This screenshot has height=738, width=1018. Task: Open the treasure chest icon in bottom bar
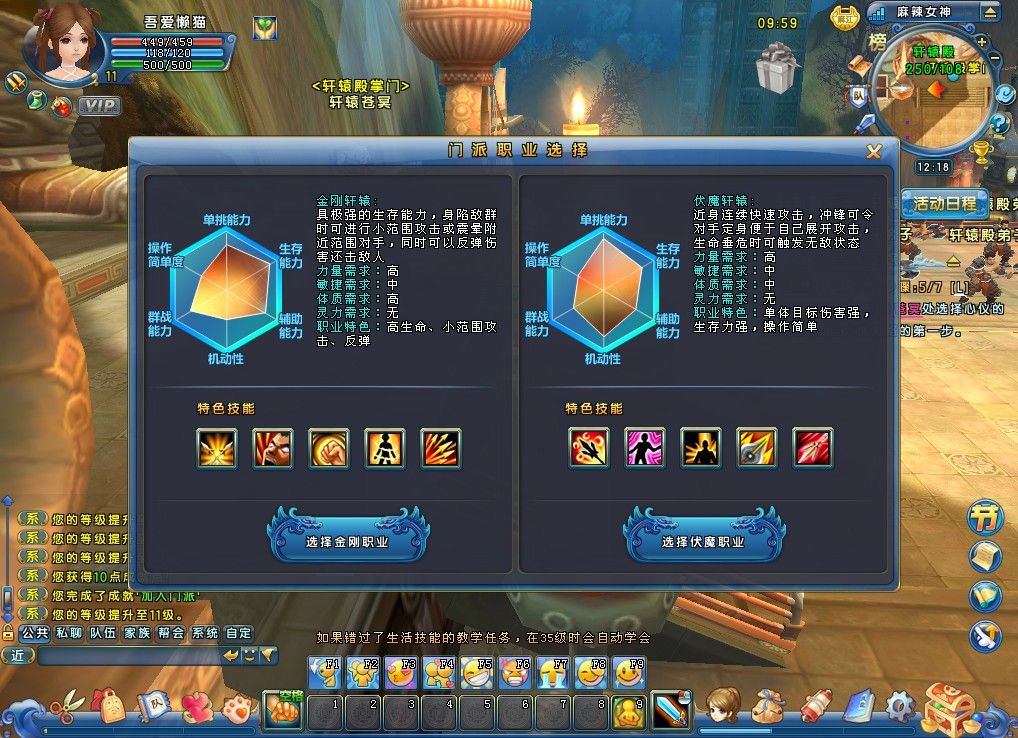point(948,708)
